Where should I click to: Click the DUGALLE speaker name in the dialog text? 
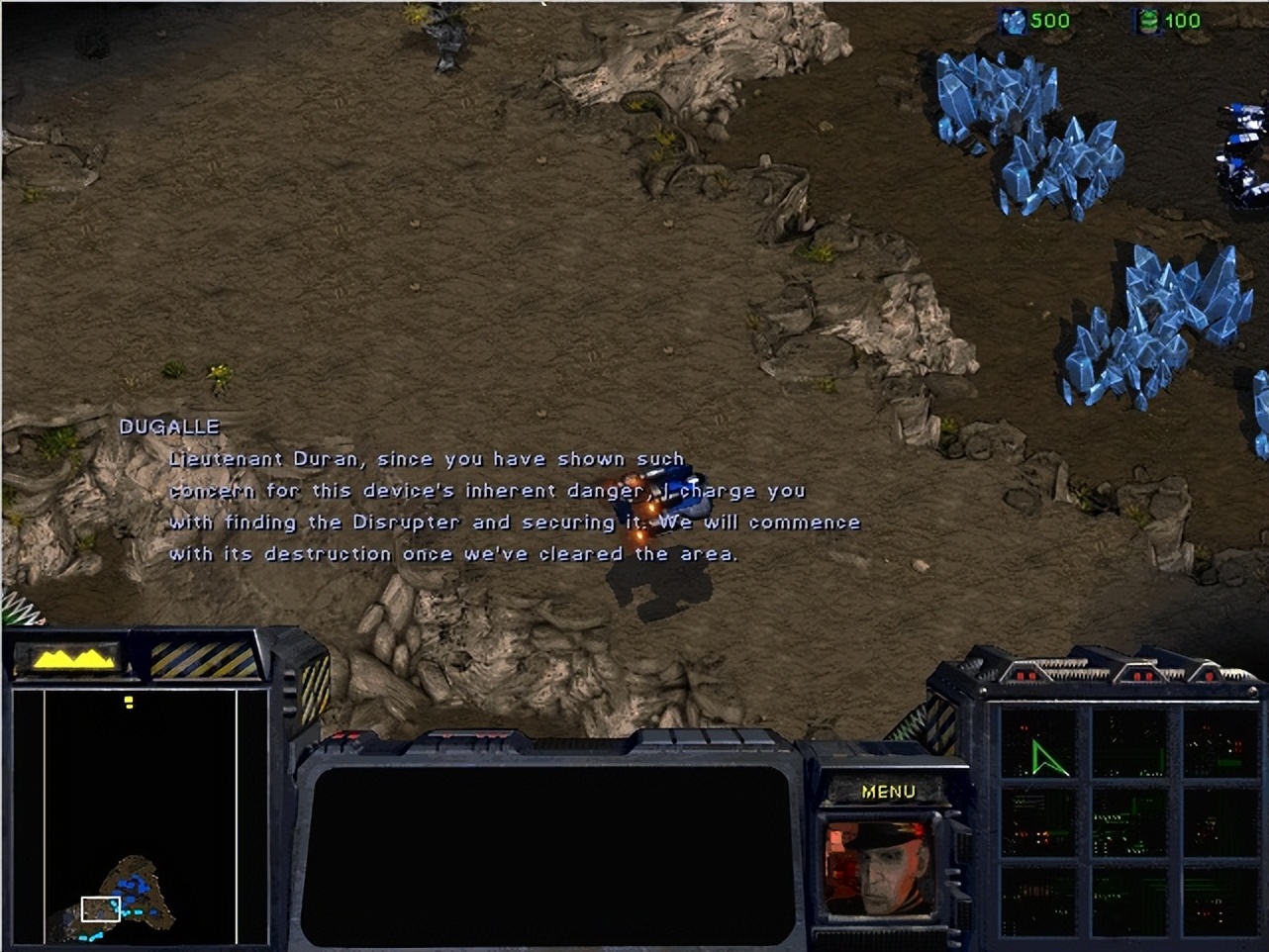tap(169, 427)
